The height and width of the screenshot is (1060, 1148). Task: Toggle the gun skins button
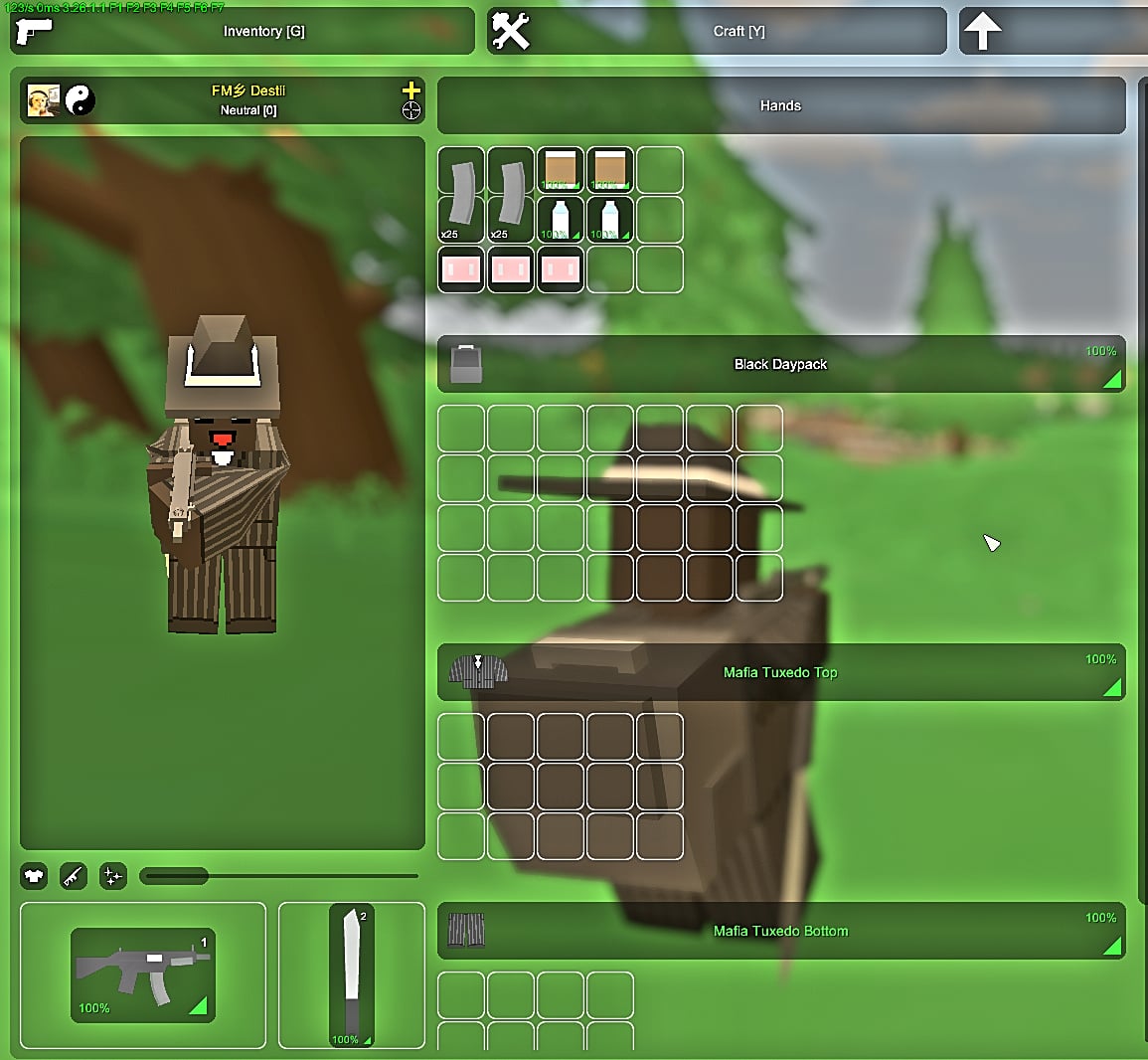coord(74,876)
